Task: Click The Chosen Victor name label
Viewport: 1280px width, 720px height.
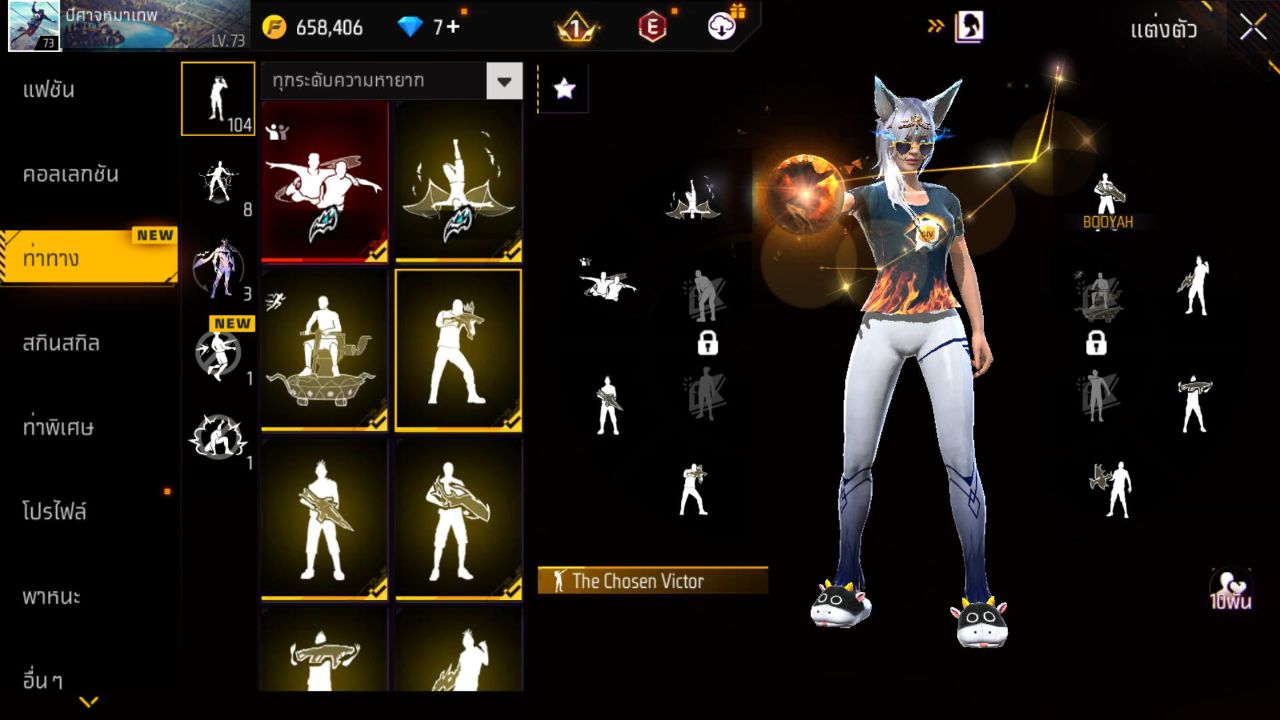Action: (x=650, y=580)
